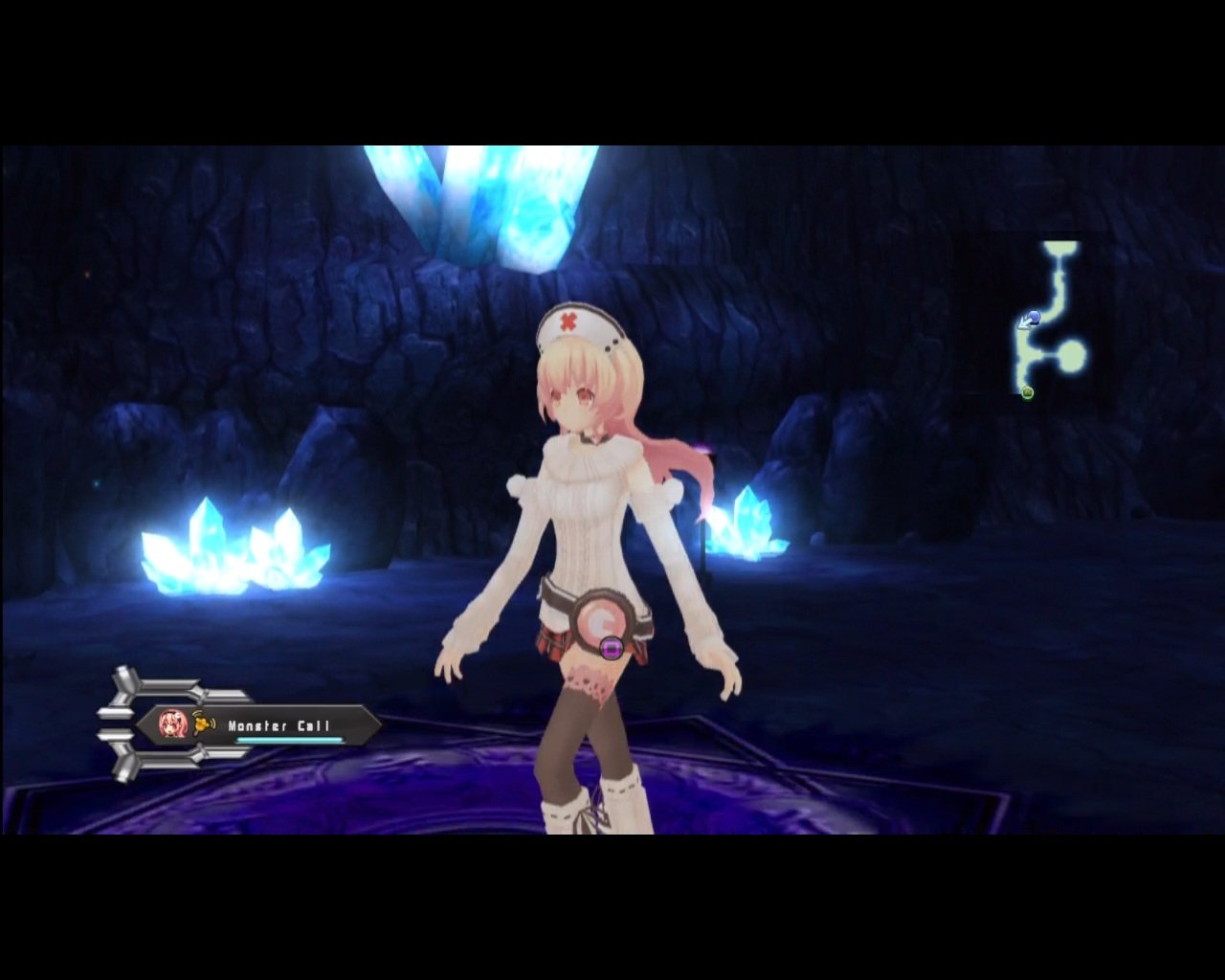Open the minimap panel in the corner
Image resolution: width=1225 pixels, height=980 pixels.
[1053, 321]
